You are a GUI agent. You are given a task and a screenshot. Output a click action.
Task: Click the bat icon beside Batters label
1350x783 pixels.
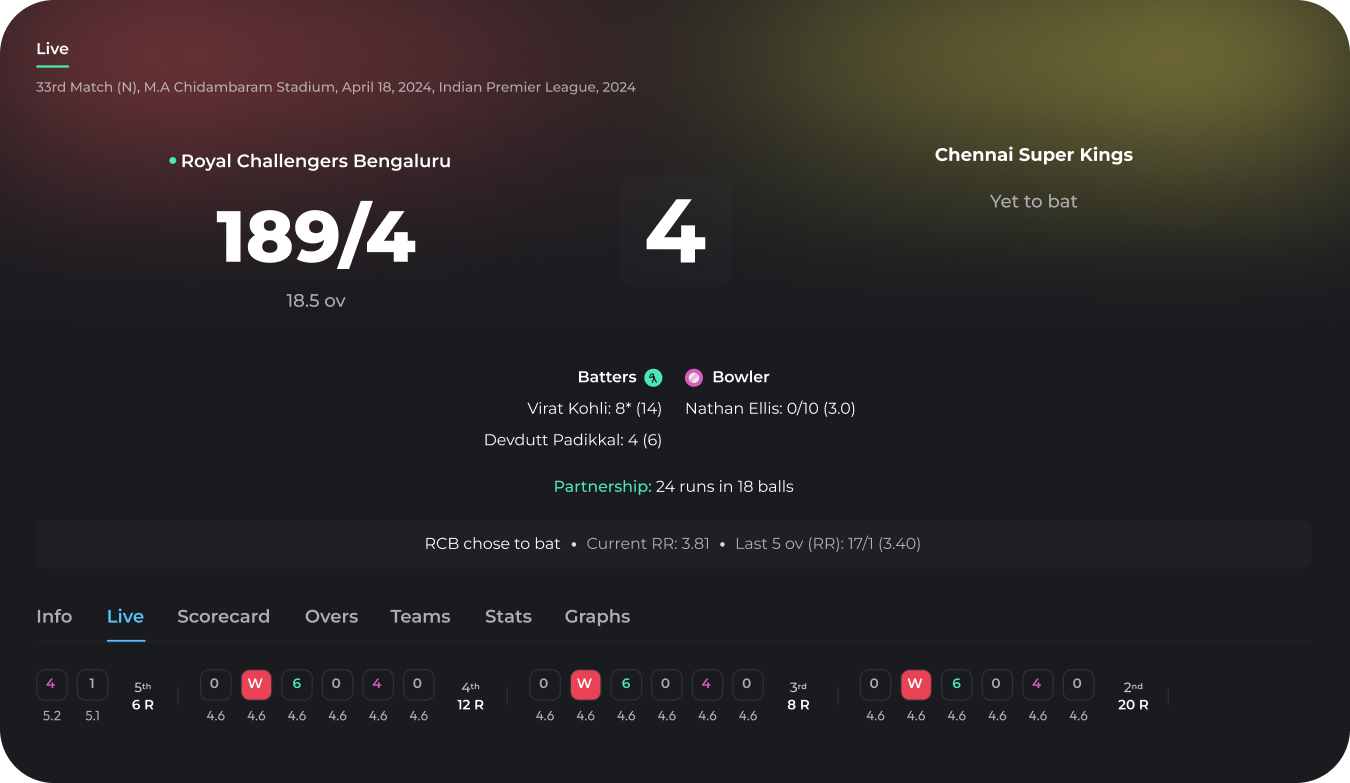tap(653, 377)
